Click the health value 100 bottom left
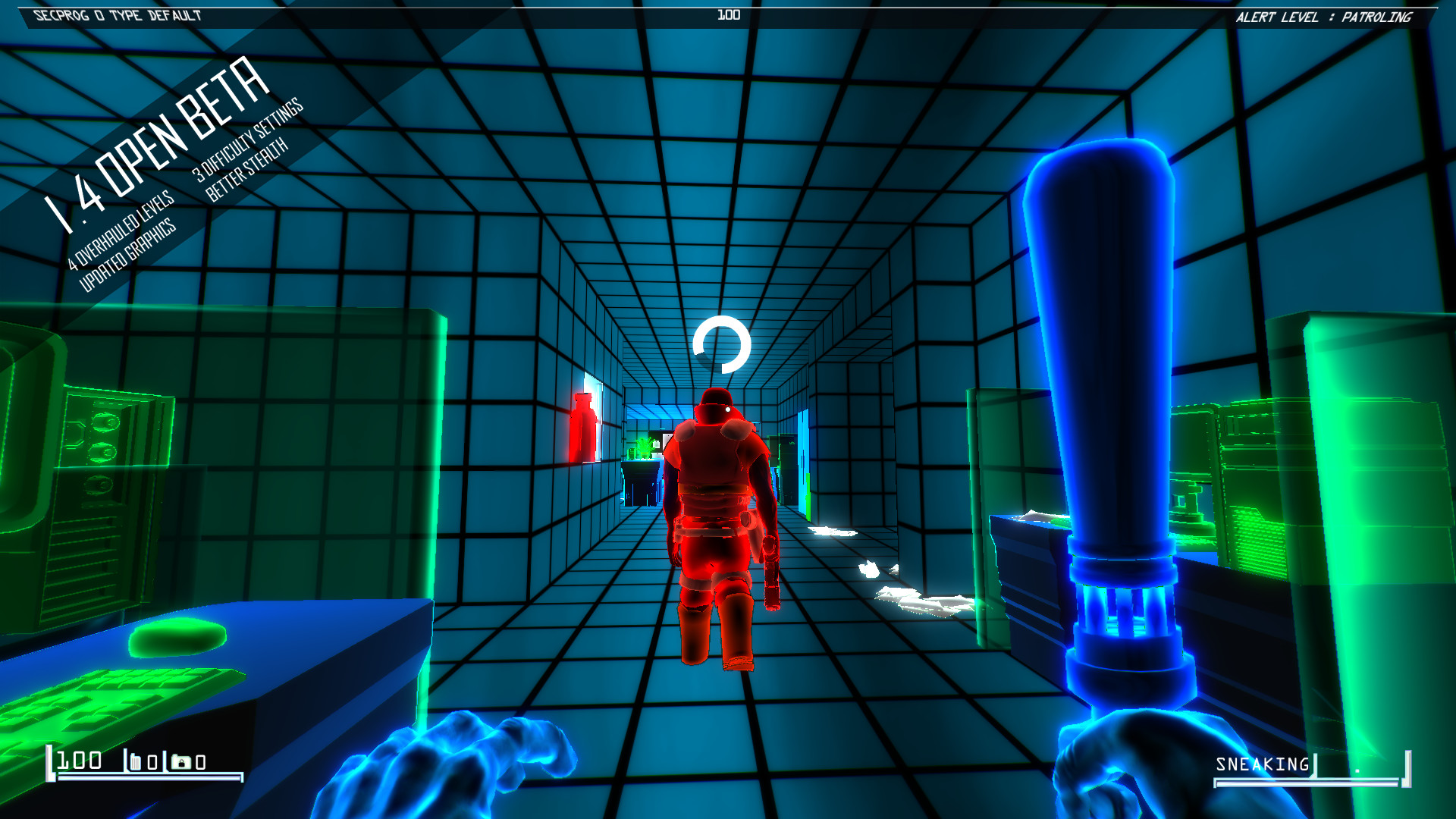This screenshot has height=819, width=1456. click(79, 760)
